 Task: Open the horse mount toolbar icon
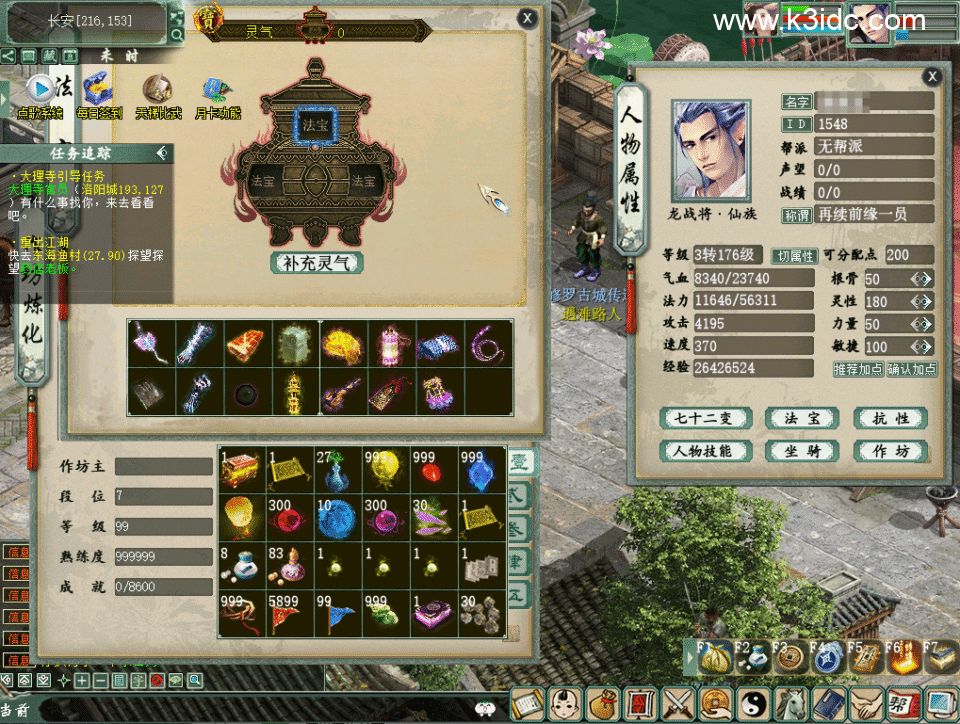792,705
